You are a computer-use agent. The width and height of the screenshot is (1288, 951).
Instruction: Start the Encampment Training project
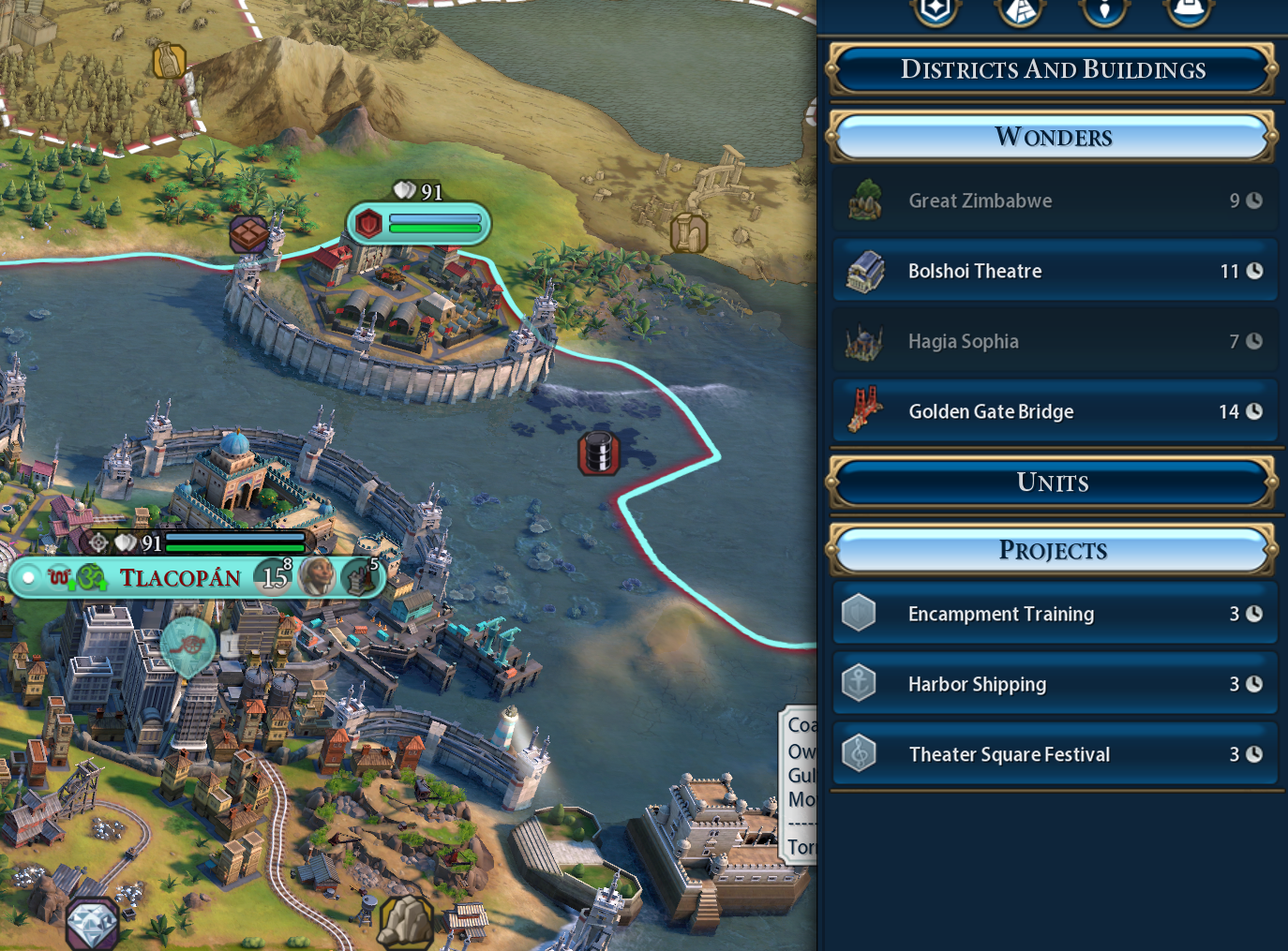(x=1055, y=614)
